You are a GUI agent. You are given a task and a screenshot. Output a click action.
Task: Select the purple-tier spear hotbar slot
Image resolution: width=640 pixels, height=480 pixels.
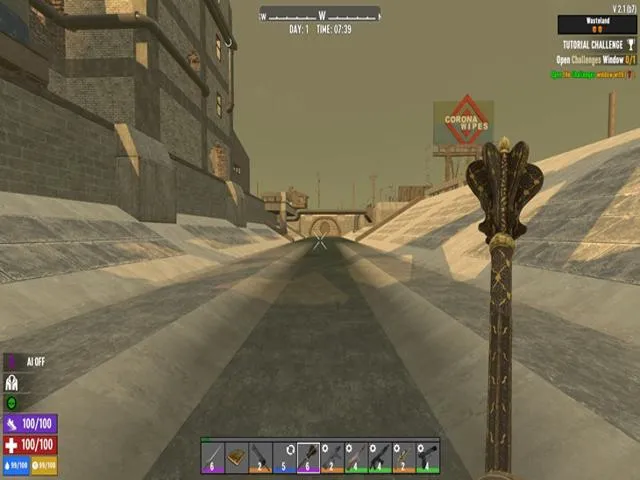(x=212, y=457)
